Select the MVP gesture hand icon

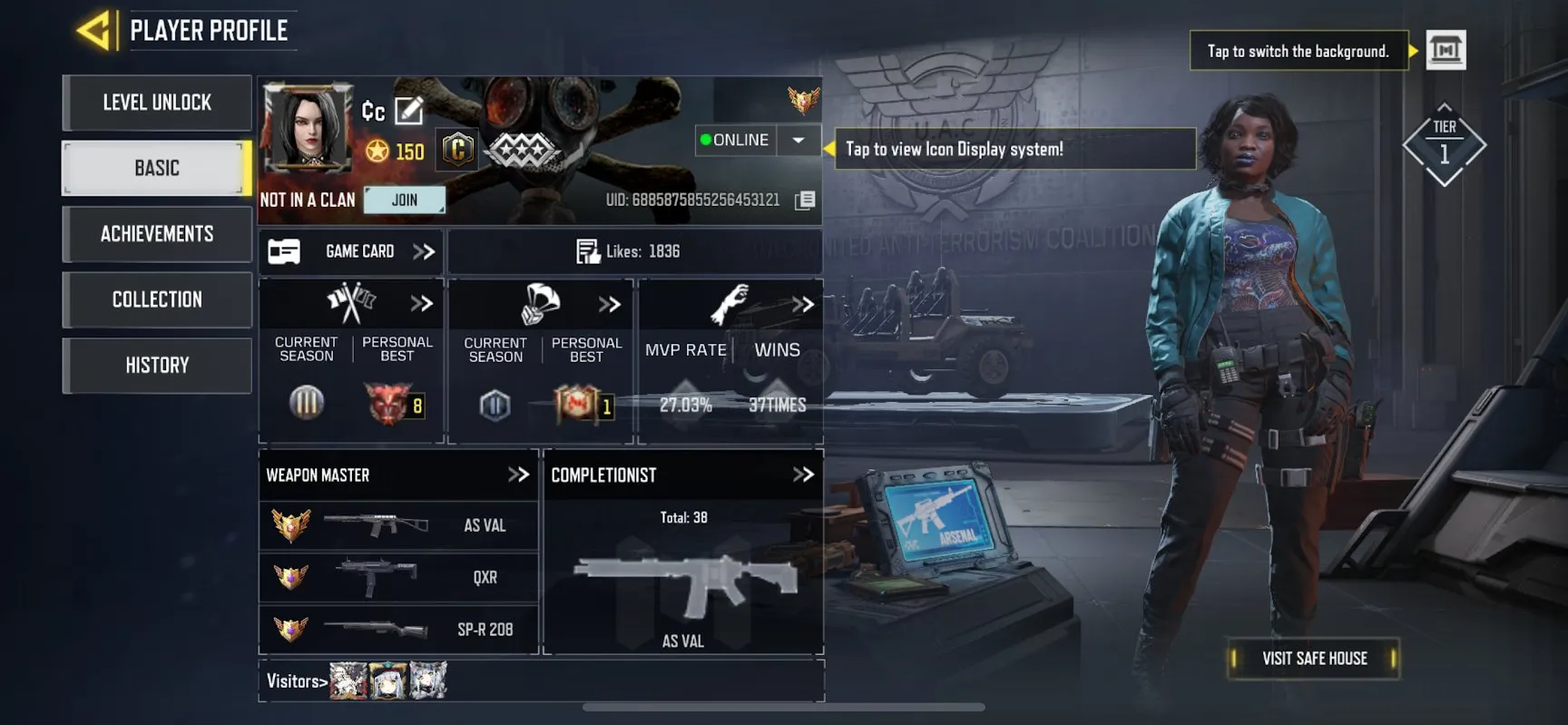coord(730,299)
